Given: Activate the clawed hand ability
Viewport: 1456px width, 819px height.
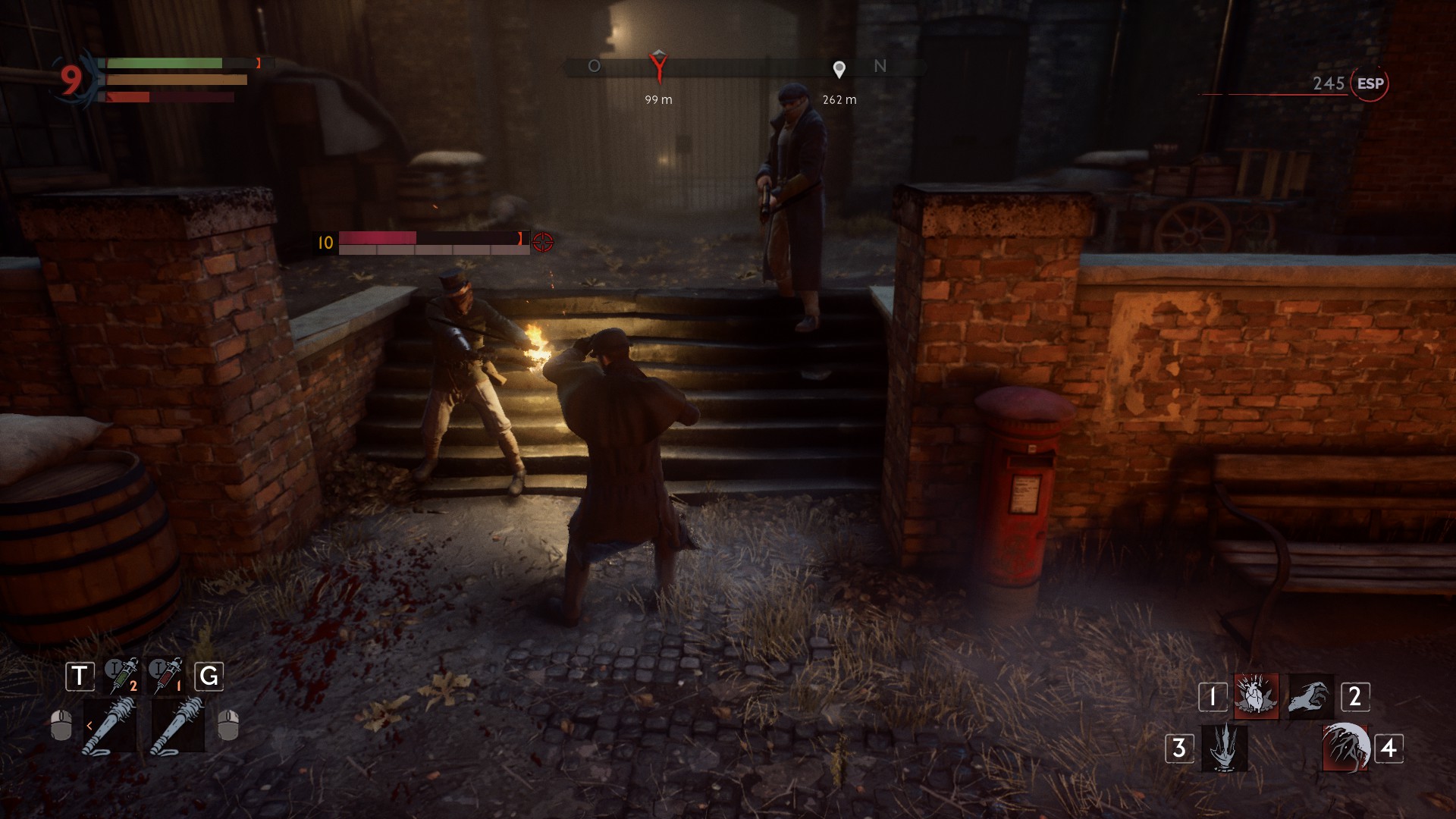Looking at the screenshot, I should coord(1310,695).
